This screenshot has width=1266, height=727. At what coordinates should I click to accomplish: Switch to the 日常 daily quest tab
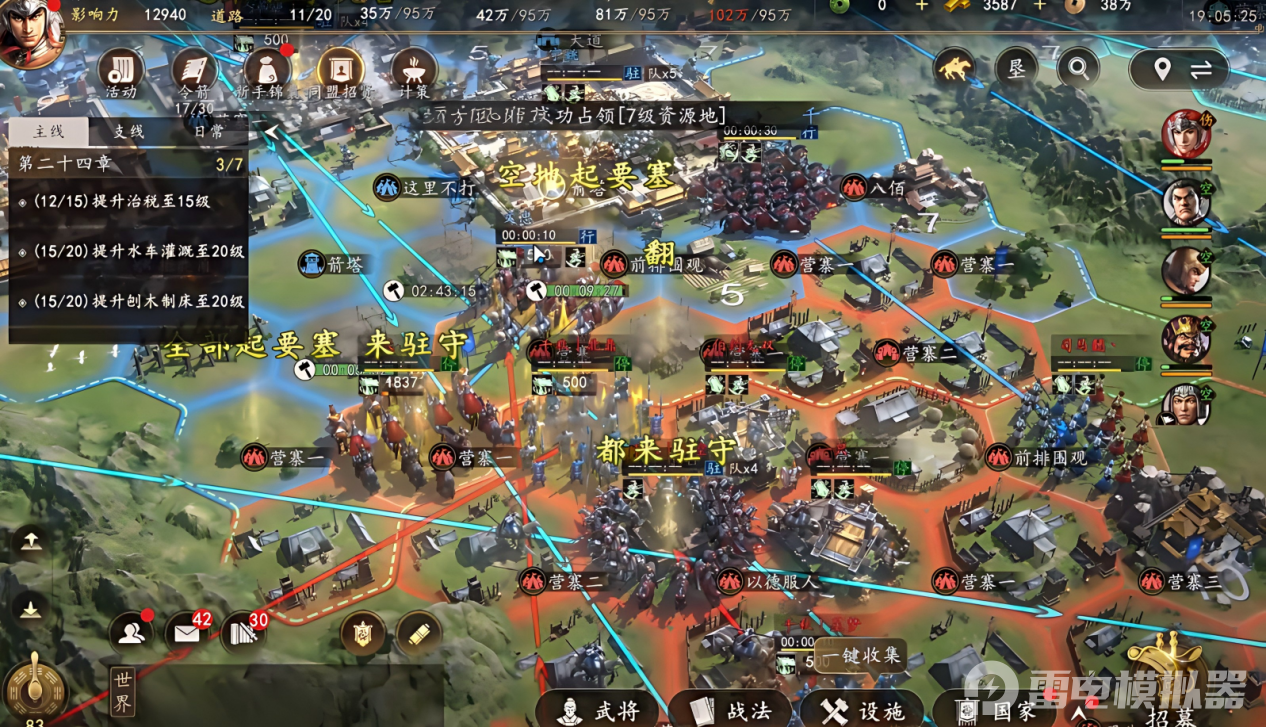pyautogui.click(x=208, y=131)
